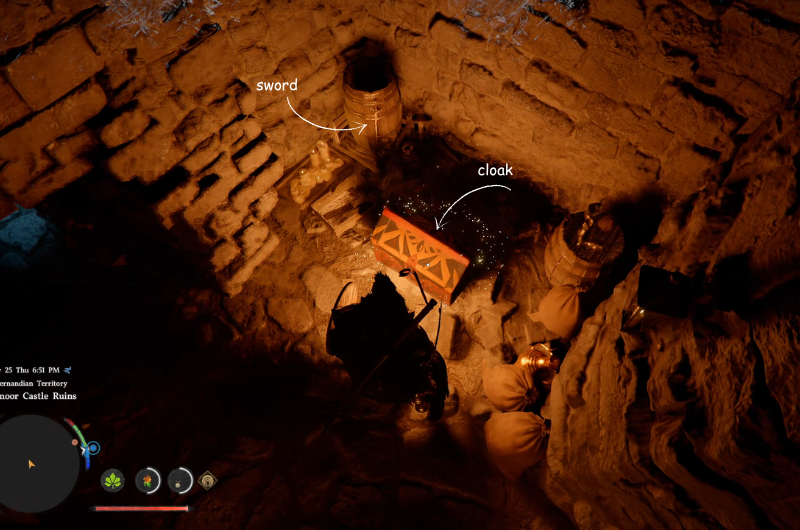Click the circular minimap
800x530 pixels.
pyautogui.click(x=38, y=464)
